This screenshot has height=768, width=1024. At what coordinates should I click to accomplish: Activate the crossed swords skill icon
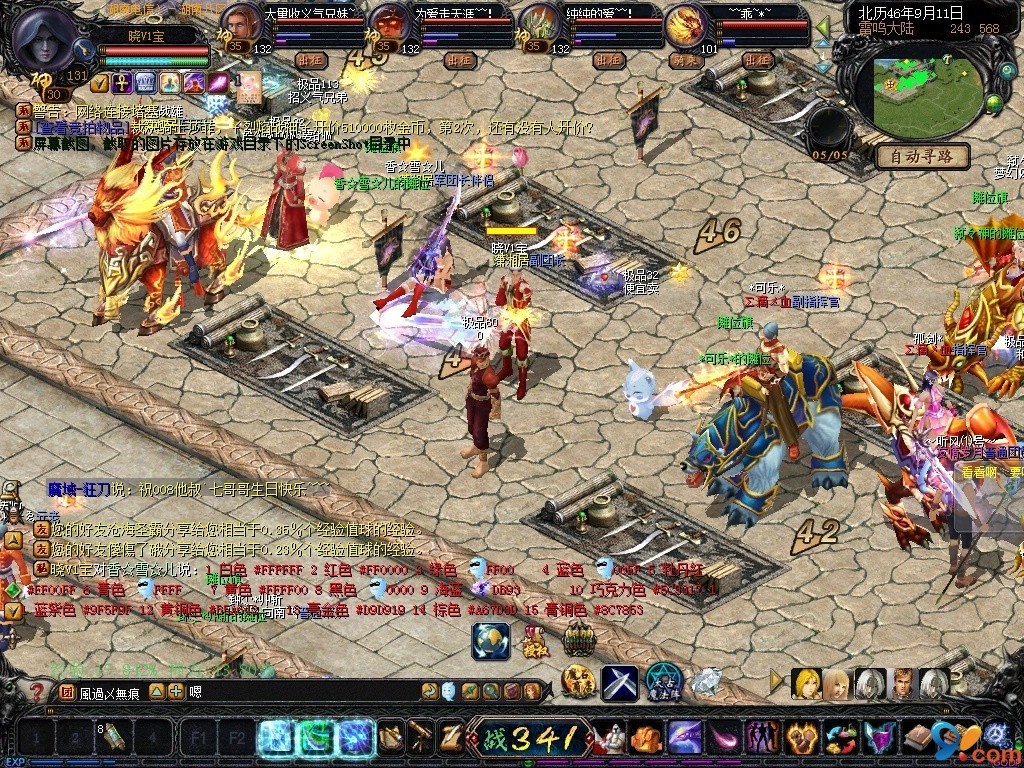point(619,683)
